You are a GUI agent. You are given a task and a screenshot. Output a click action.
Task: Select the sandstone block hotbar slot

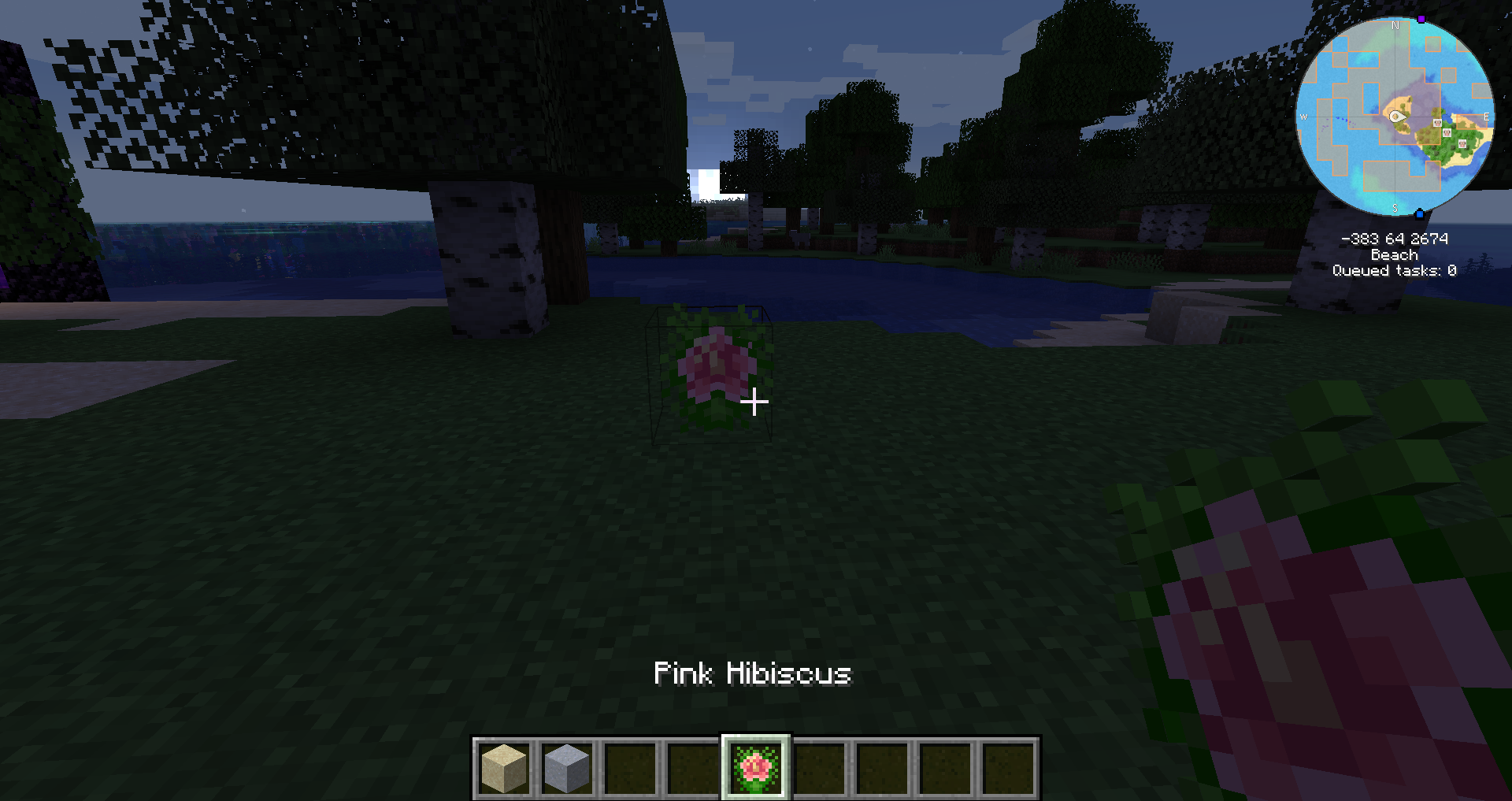(504, 768)
